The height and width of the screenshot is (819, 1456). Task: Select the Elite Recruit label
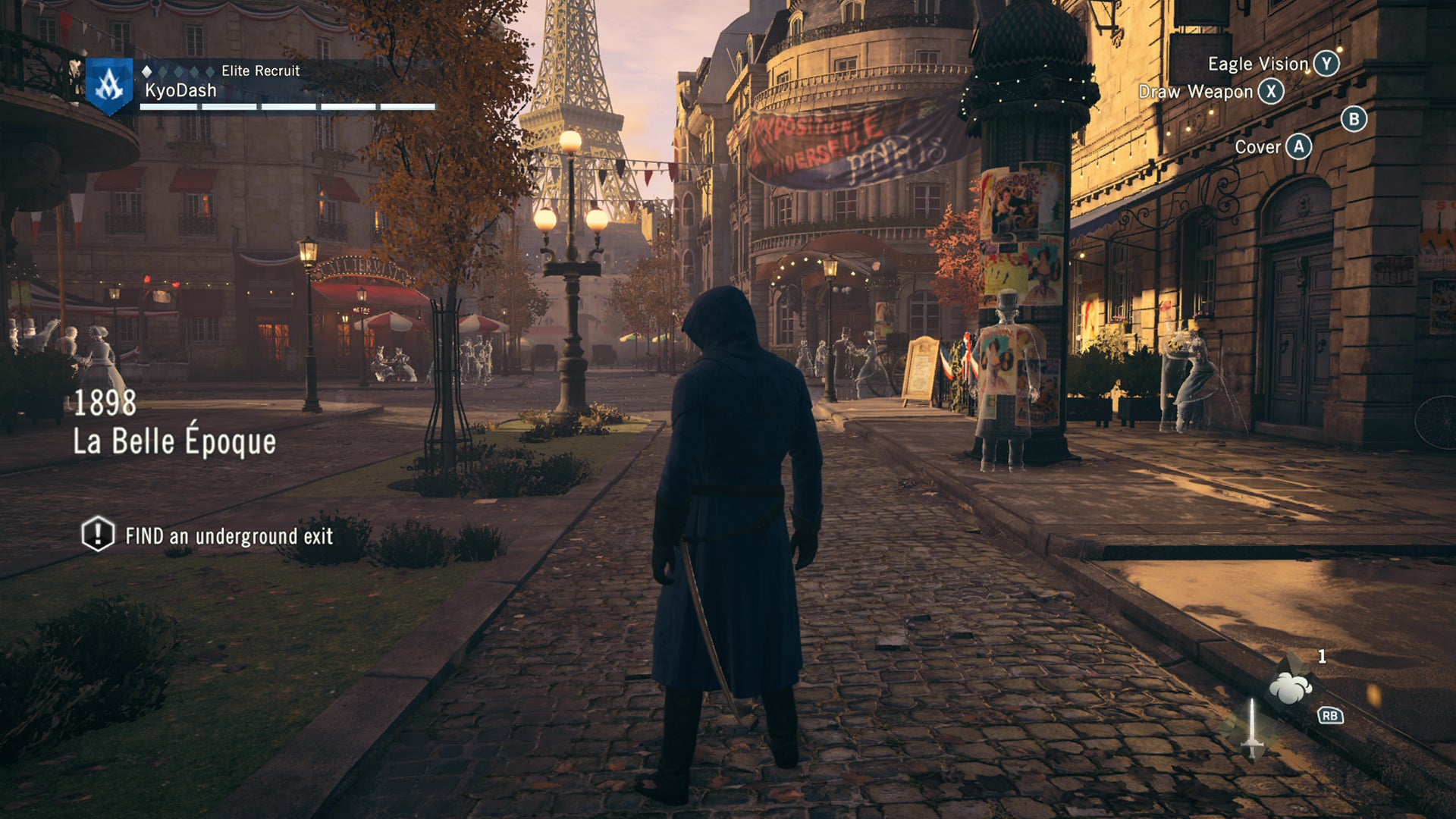click(260, 71)
